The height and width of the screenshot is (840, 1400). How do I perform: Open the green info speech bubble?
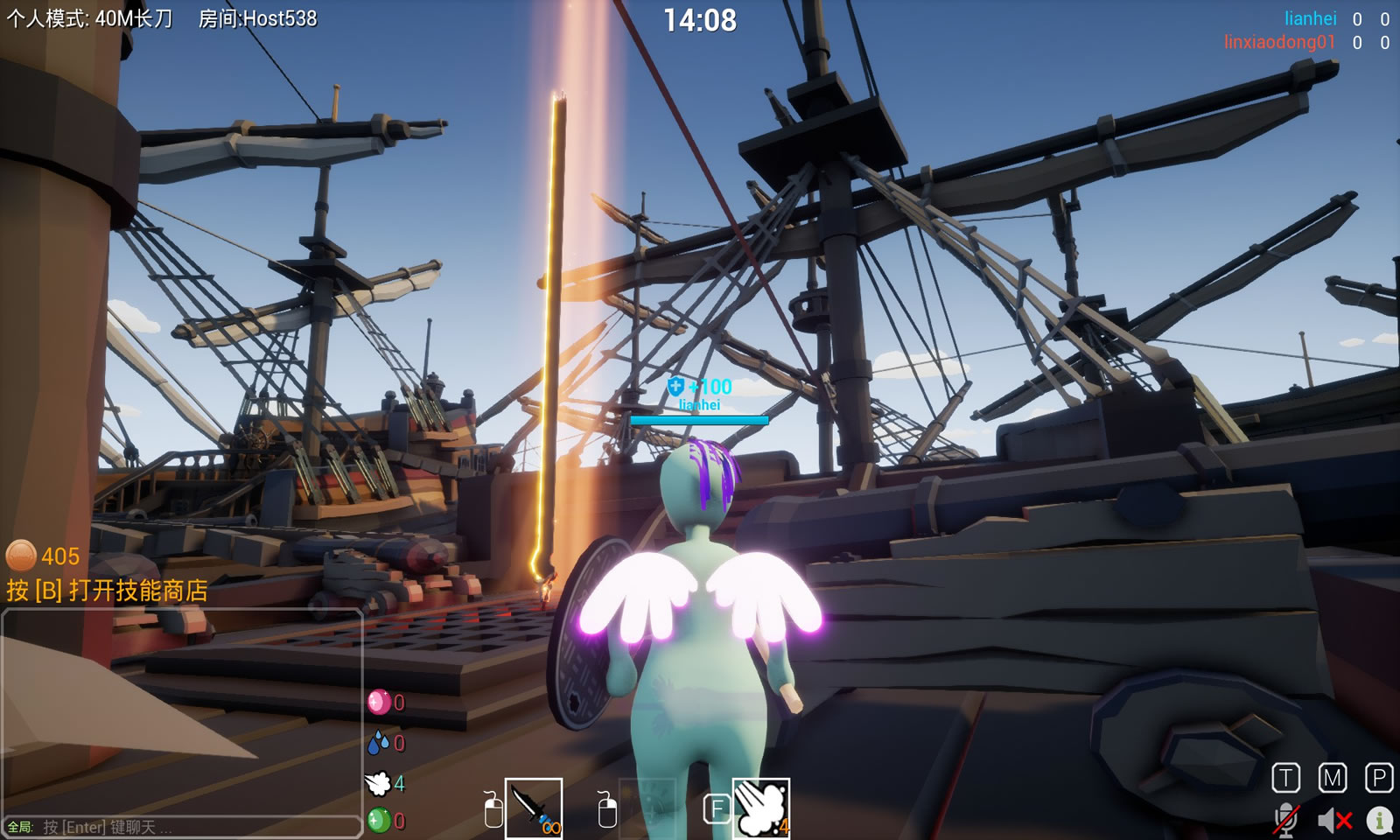point(1380,820)
